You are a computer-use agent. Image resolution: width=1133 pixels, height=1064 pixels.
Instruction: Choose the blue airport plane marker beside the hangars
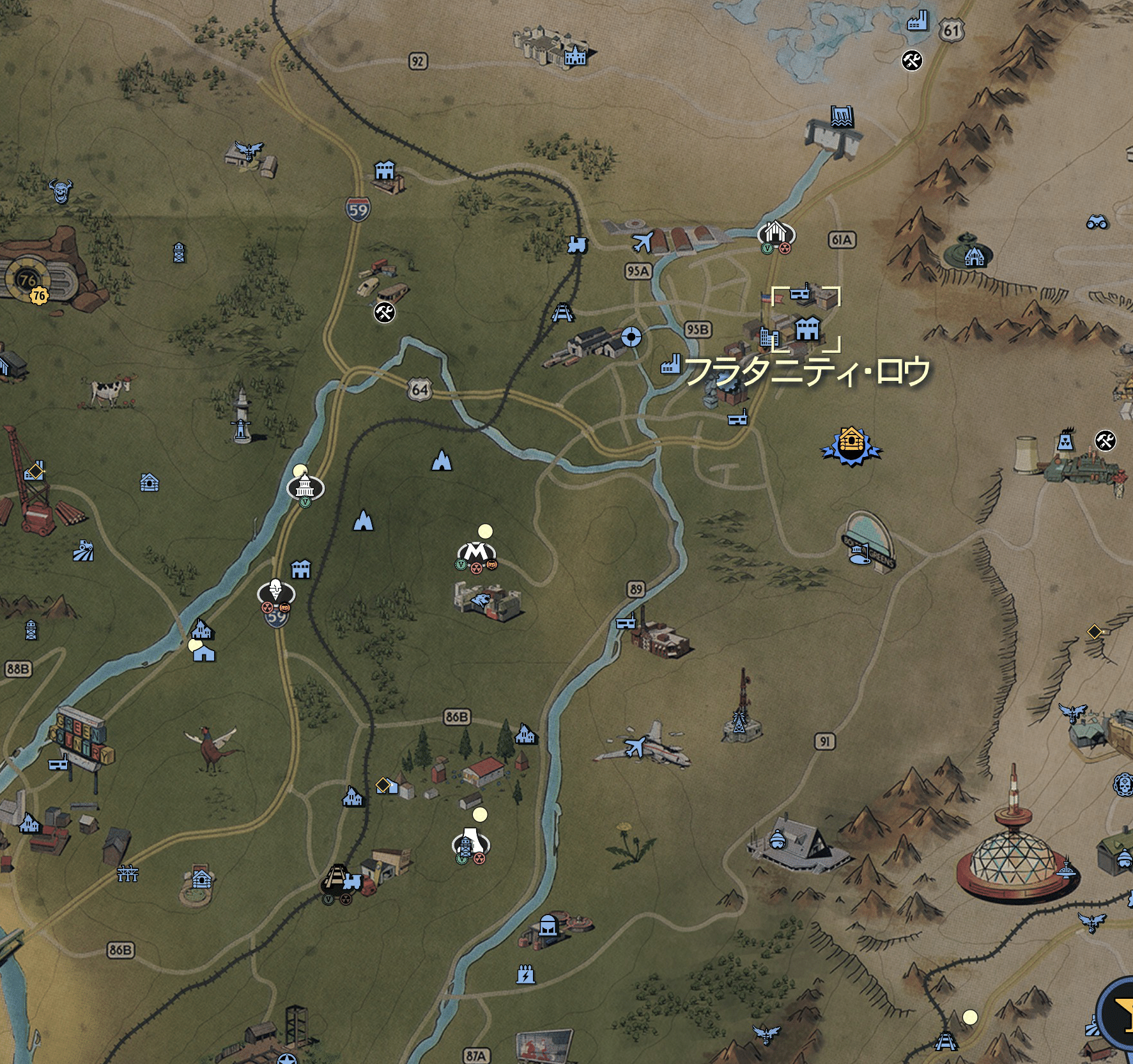pos(642,243)
